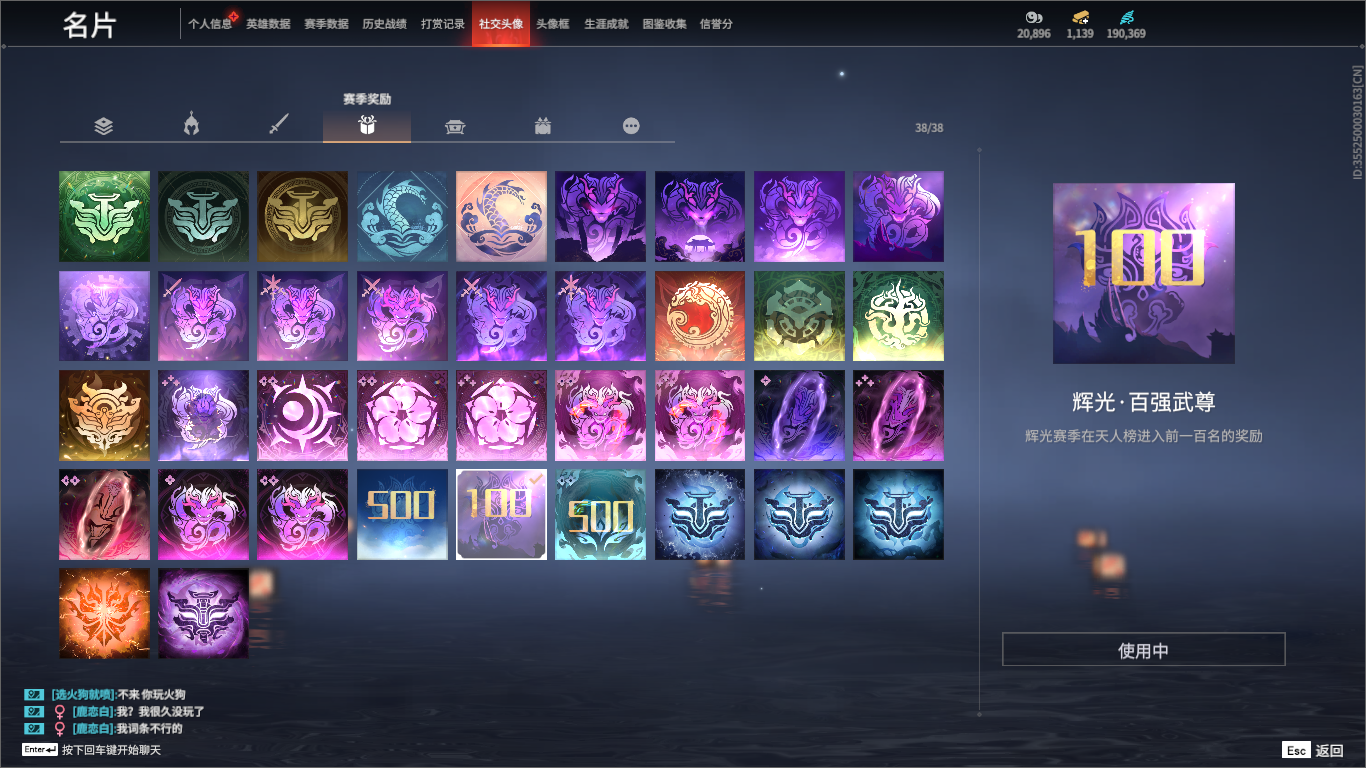Viewport: 1366px width, 768px height.
Task: Open the 个人信息 tab
Action: [x=209, y=24]
